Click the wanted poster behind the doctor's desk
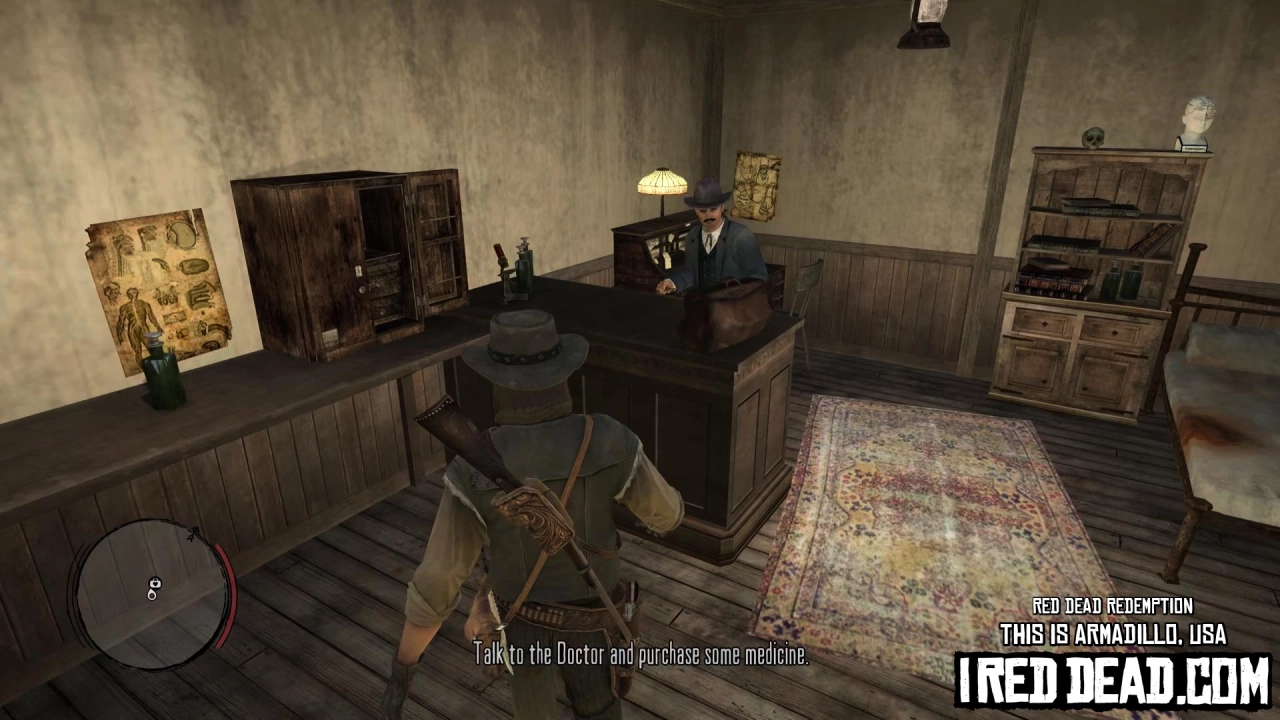This screenshot has height=720, width=1280. tap(757, 185)
